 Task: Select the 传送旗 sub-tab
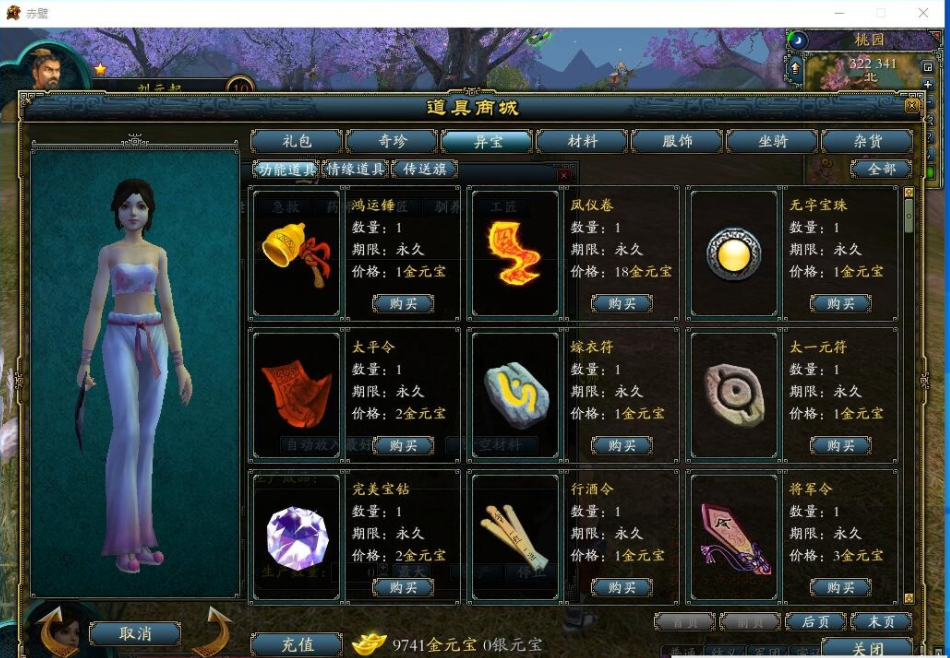coord(424,169)
